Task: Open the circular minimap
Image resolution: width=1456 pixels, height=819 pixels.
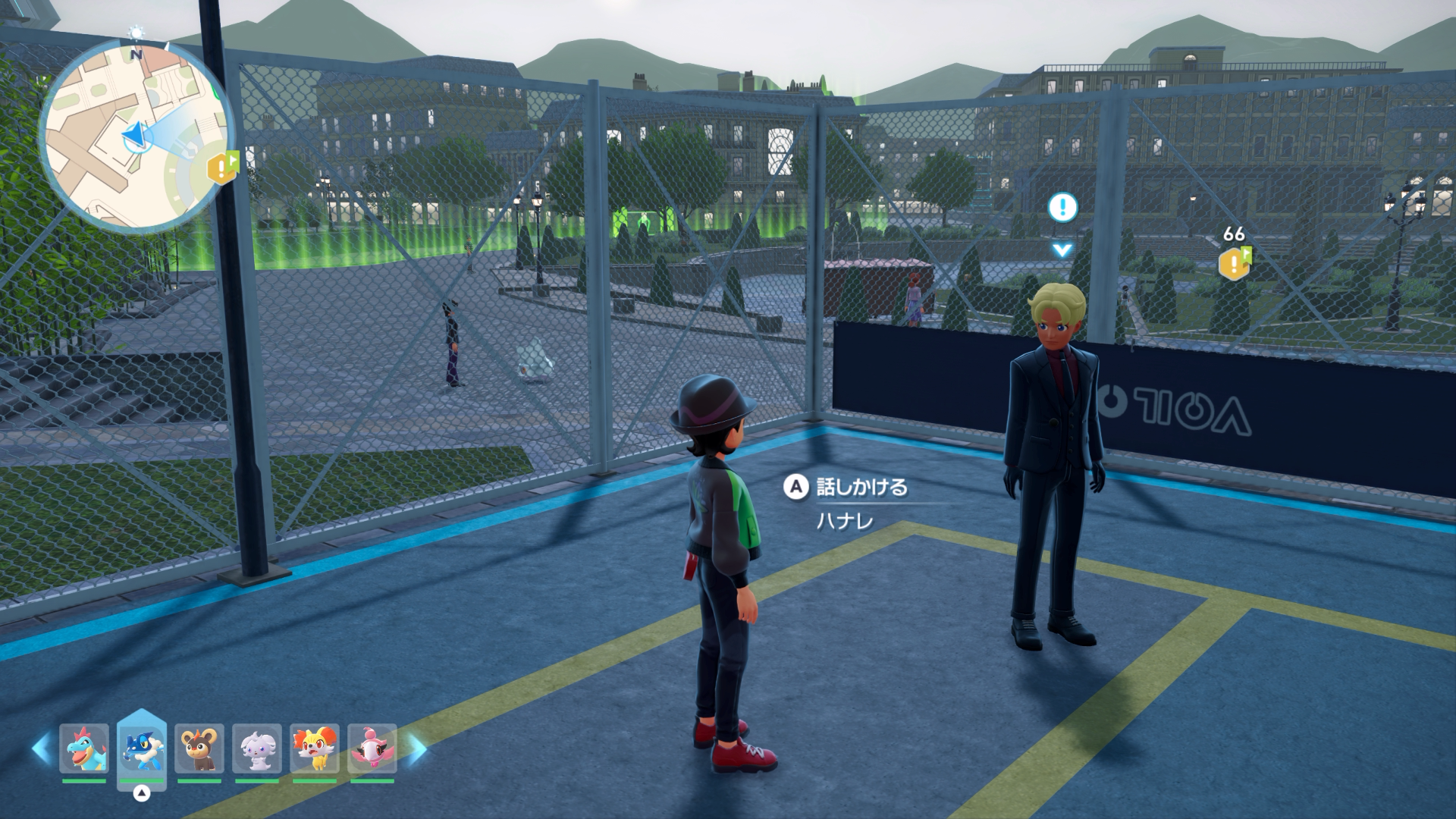Action: (135, 136)
